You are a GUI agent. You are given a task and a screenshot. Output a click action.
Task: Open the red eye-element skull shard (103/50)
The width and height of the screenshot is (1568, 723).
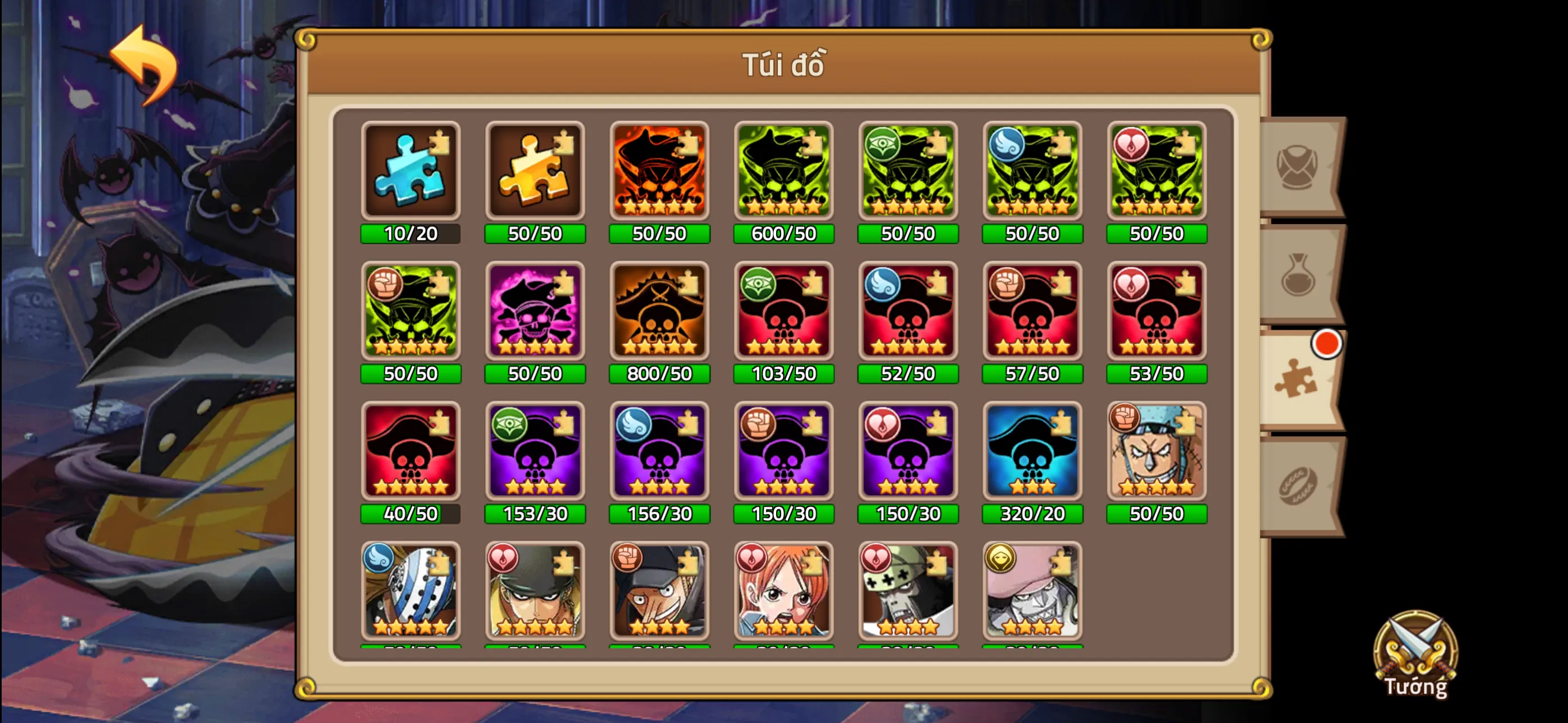(783, 313)
